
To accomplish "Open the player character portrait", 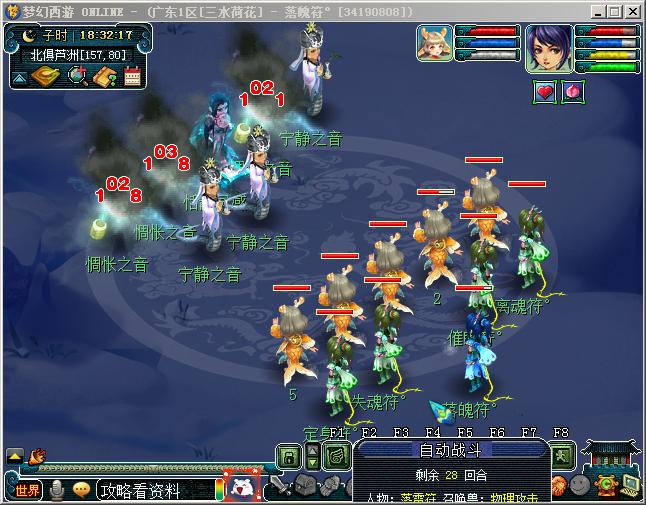I will [x=548, y=48].
